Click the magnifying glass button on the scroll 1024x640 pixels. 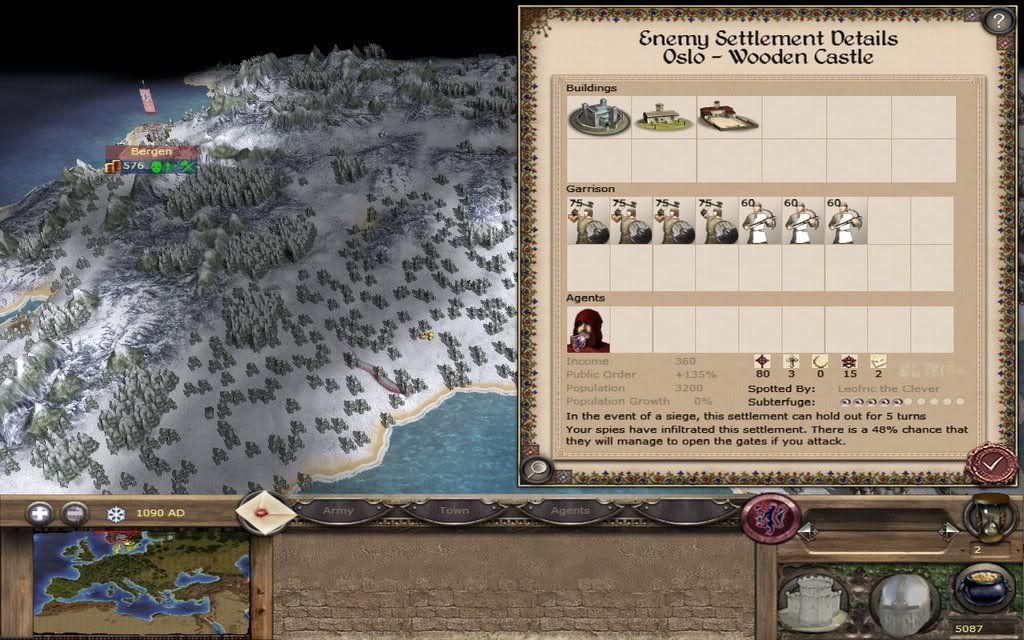point(537,468)
